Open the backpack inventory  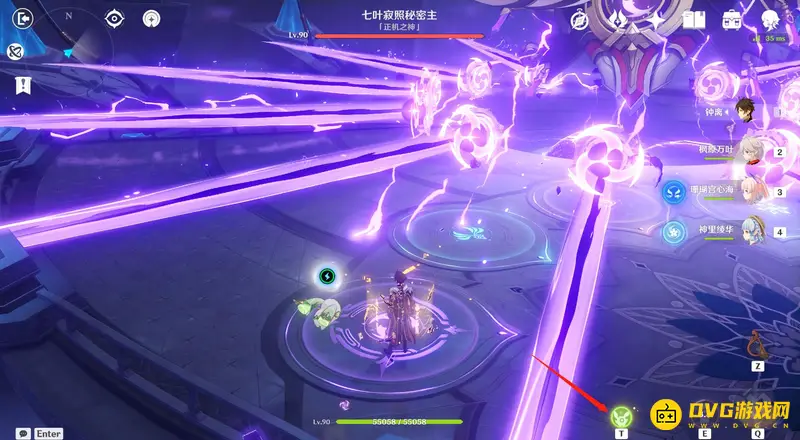click(x=732, y=19)
